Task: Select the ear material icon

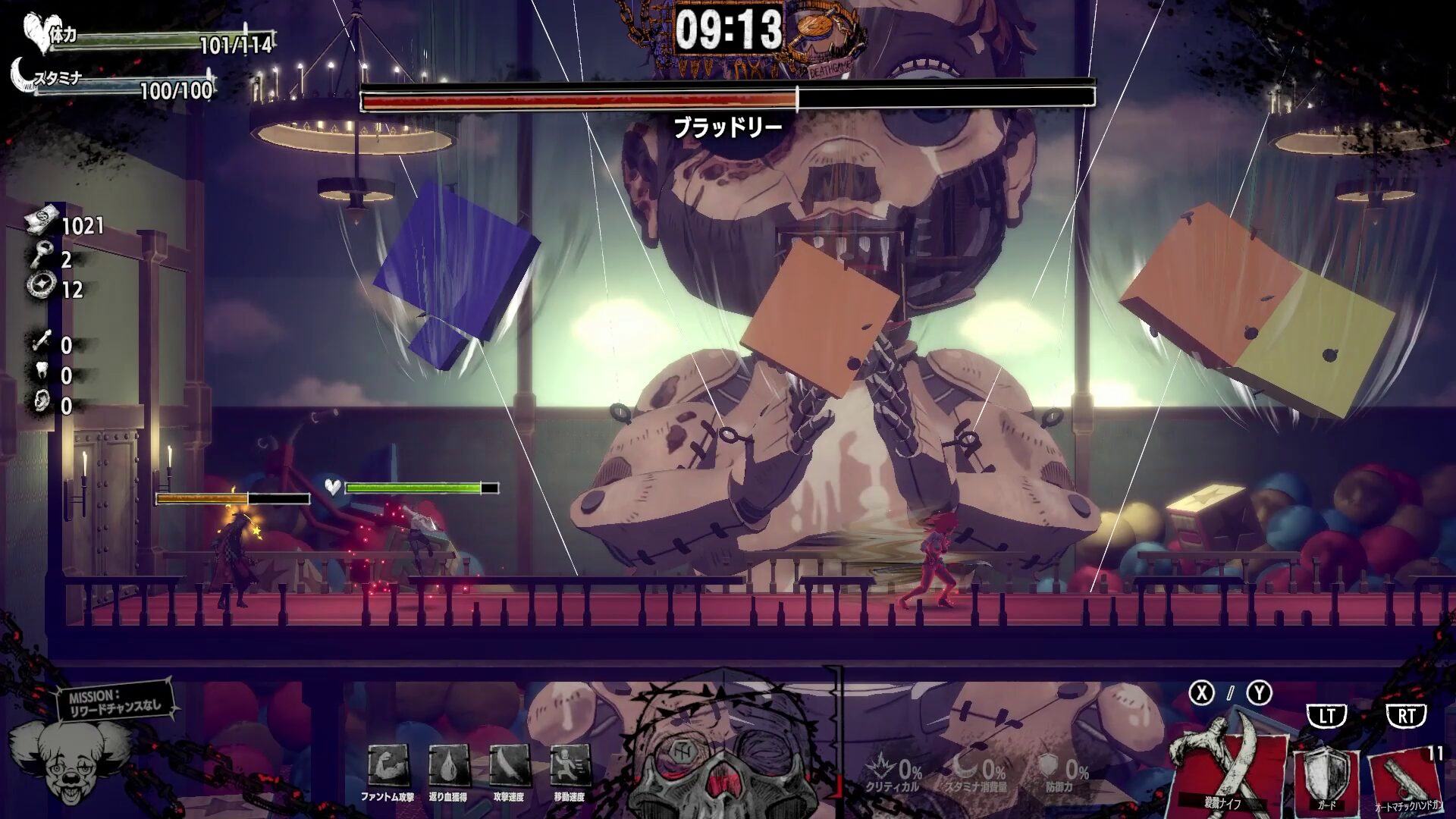Action: click(x=41, y=403)
